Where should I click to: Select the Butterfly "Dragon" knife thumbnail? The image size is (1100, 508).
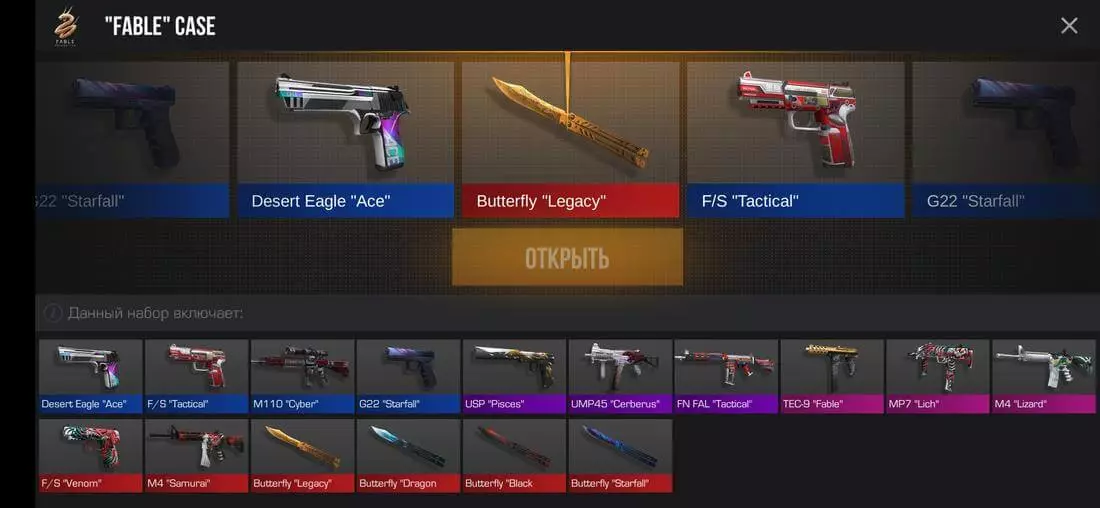(x=409, y=455)
